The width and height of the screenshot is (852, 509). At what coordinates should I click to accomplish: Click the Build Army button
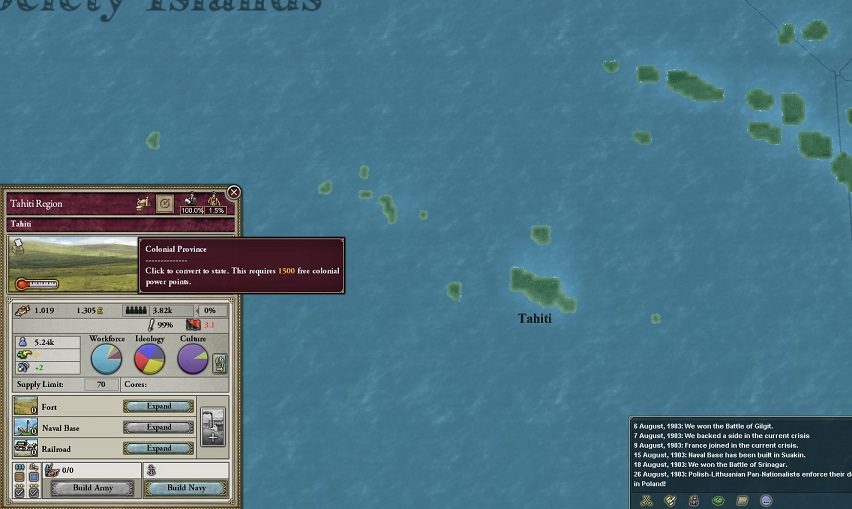point(91,489)
